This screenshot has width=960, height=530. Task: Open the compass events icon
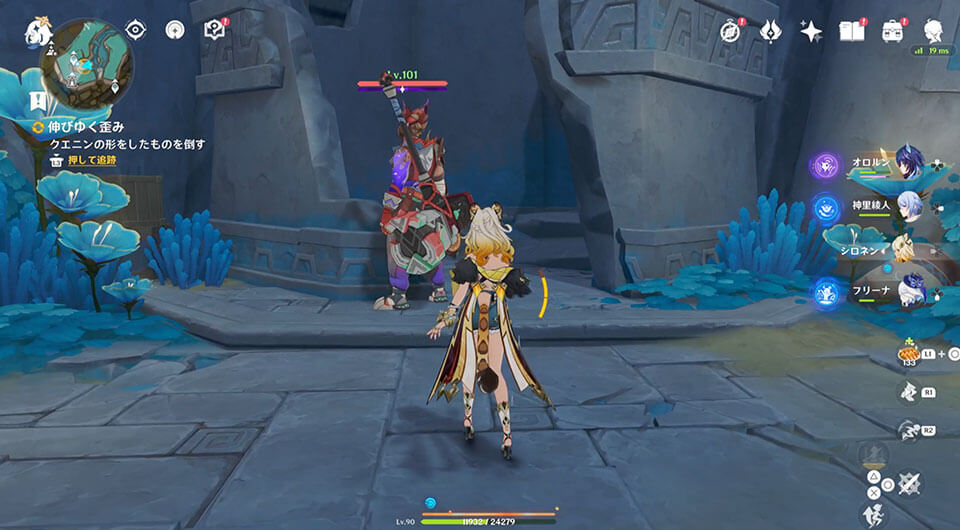point(731,31)
